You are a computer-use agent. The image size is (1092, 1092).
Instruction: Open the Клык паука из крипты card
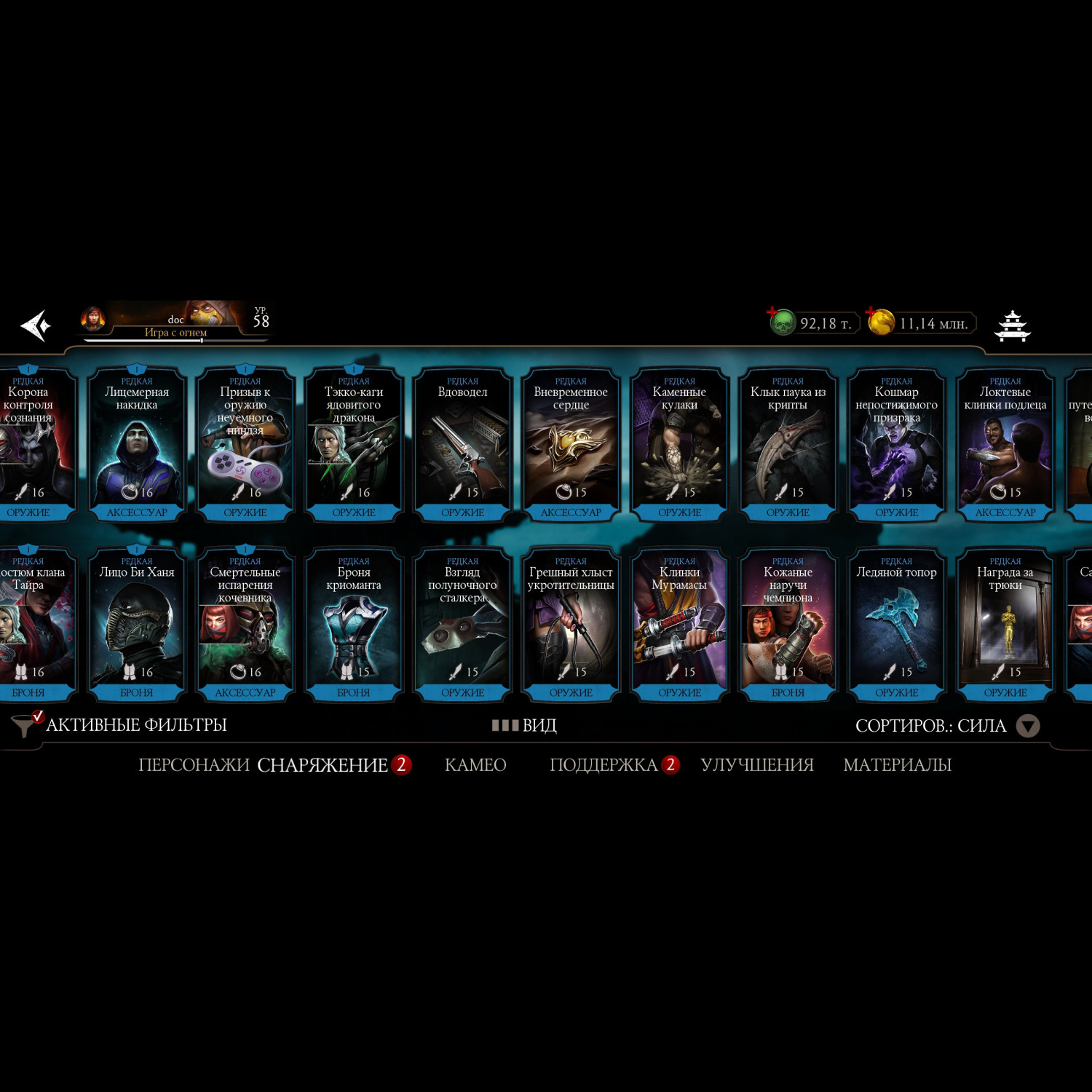coord(788,445)
